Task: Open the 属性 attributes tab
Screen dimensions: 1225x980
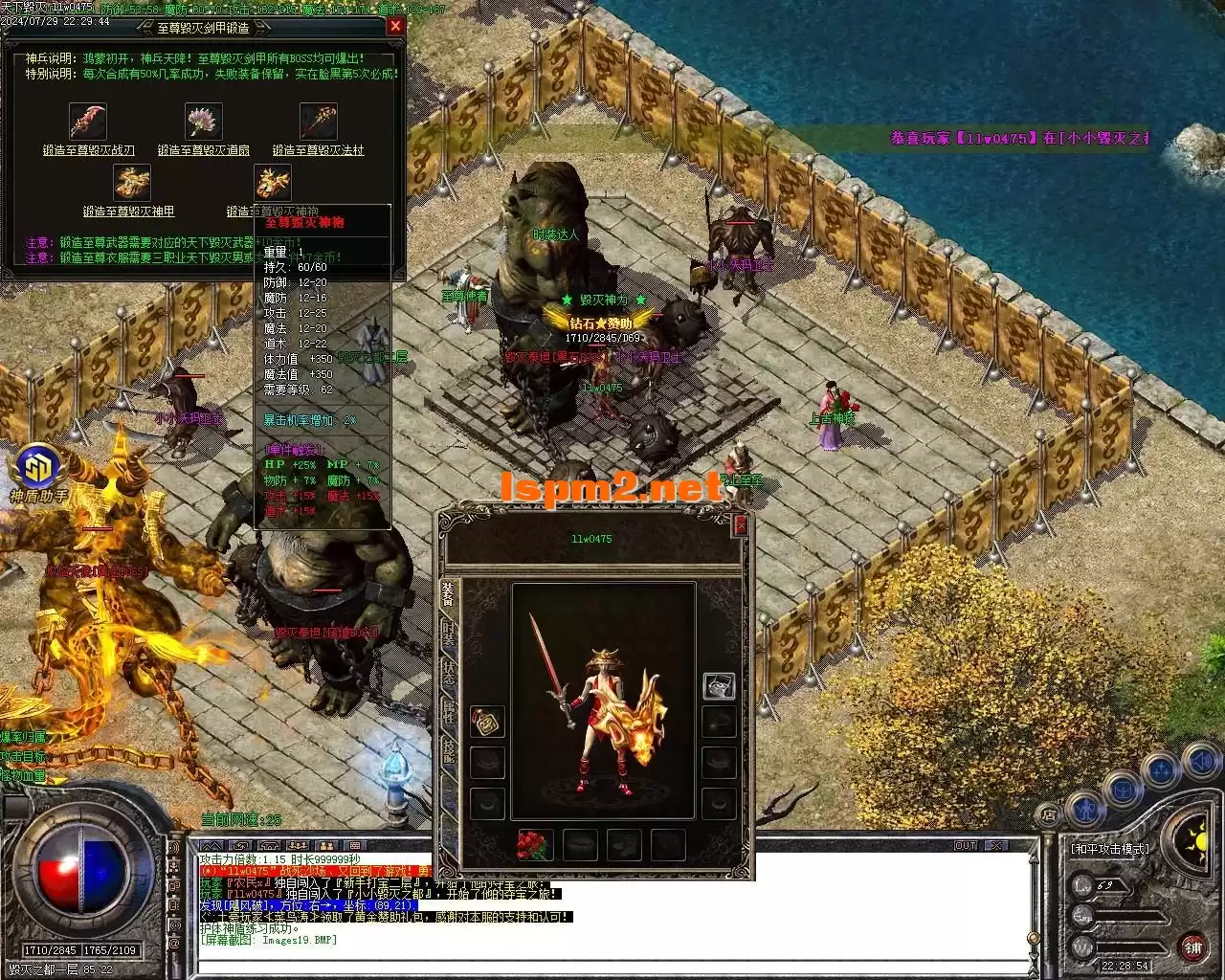Action: click(x=448, y=711)
